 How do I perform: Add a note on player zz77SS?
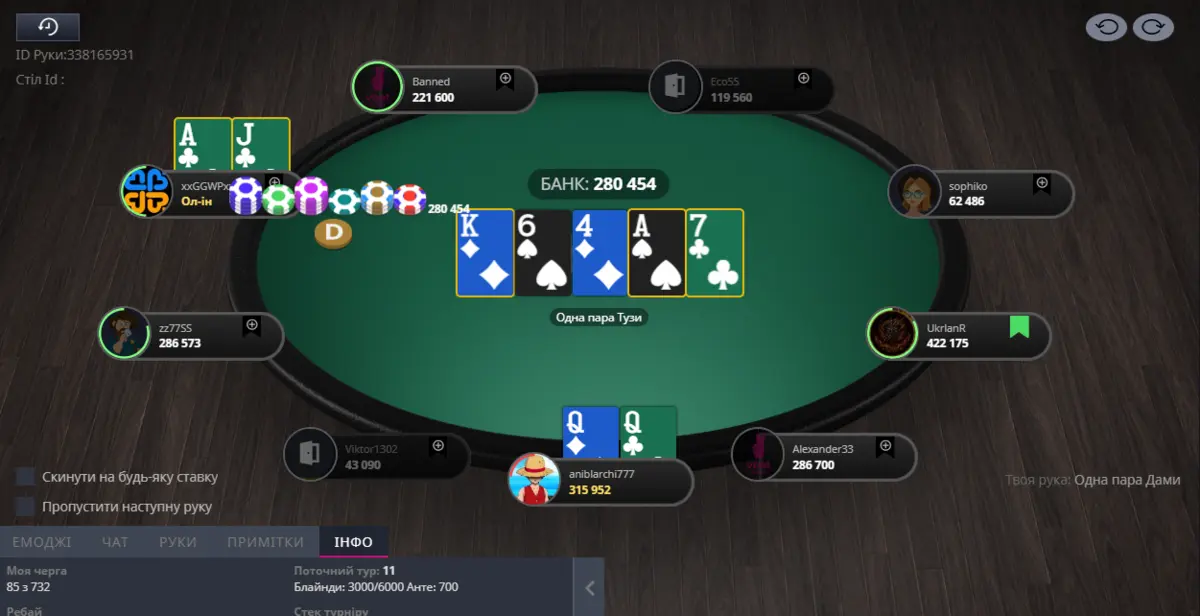pyautogui.click(x=252, y=326)
